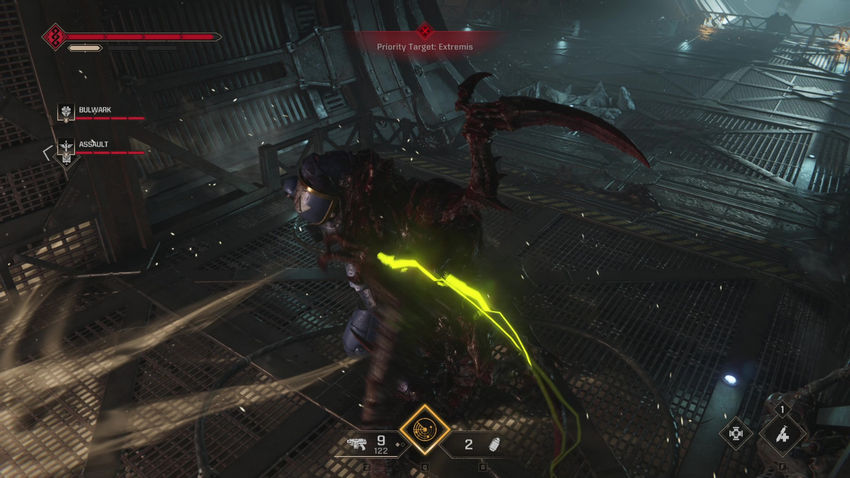The image size is (850, 478).
Task: Choose the frag grenade slot
Action: (x=490, y=444)
